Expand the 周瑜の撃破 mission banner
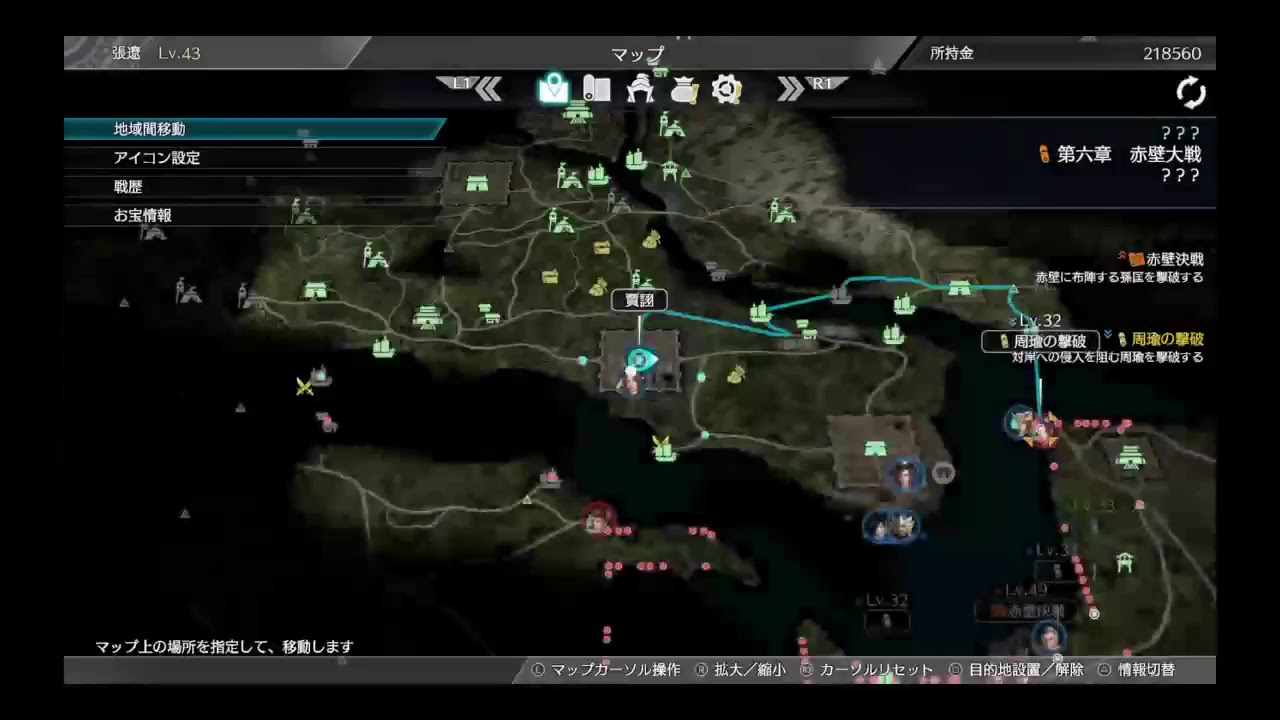The width and height of the screenshot is (1280, 720). click(1040, 342)
